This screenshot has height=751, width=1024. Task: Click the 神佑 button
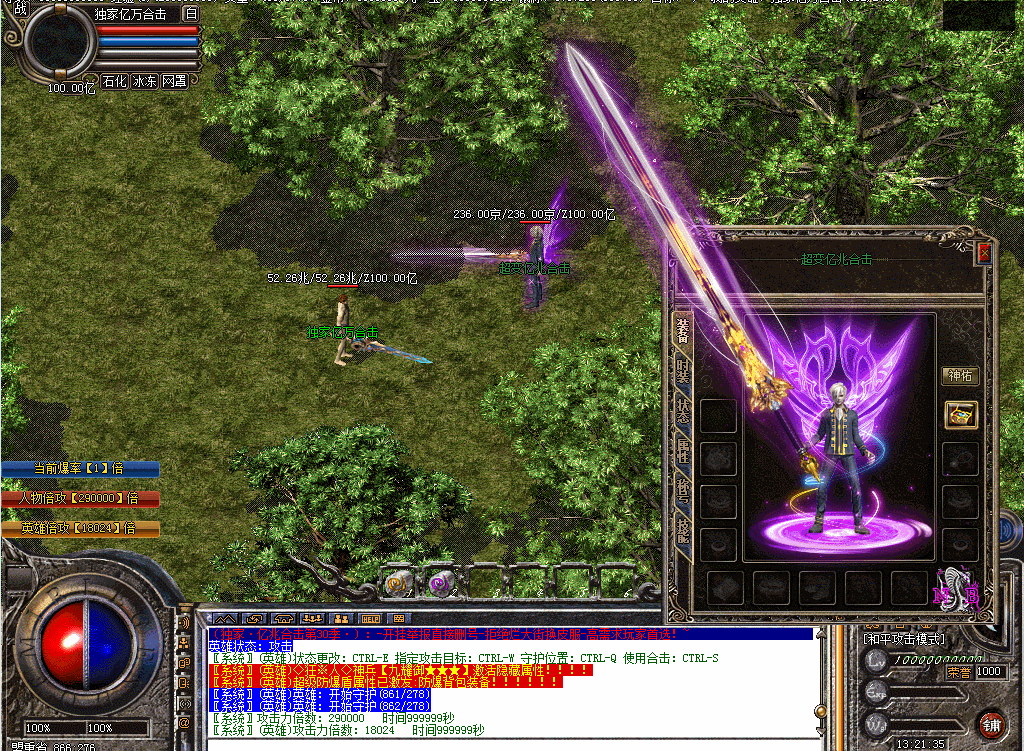click(960, 376)
